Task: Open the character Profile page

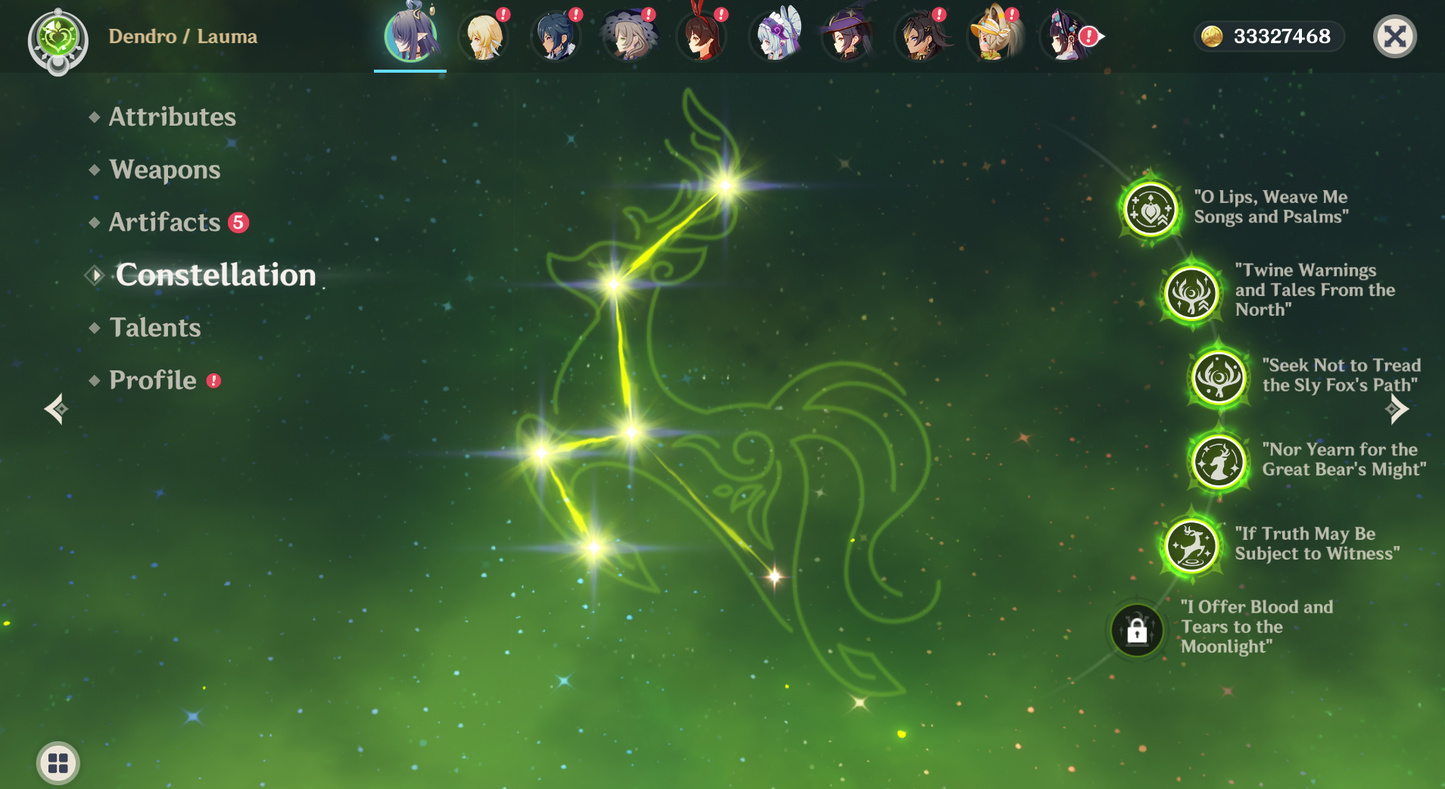Action: pos(153,380)
